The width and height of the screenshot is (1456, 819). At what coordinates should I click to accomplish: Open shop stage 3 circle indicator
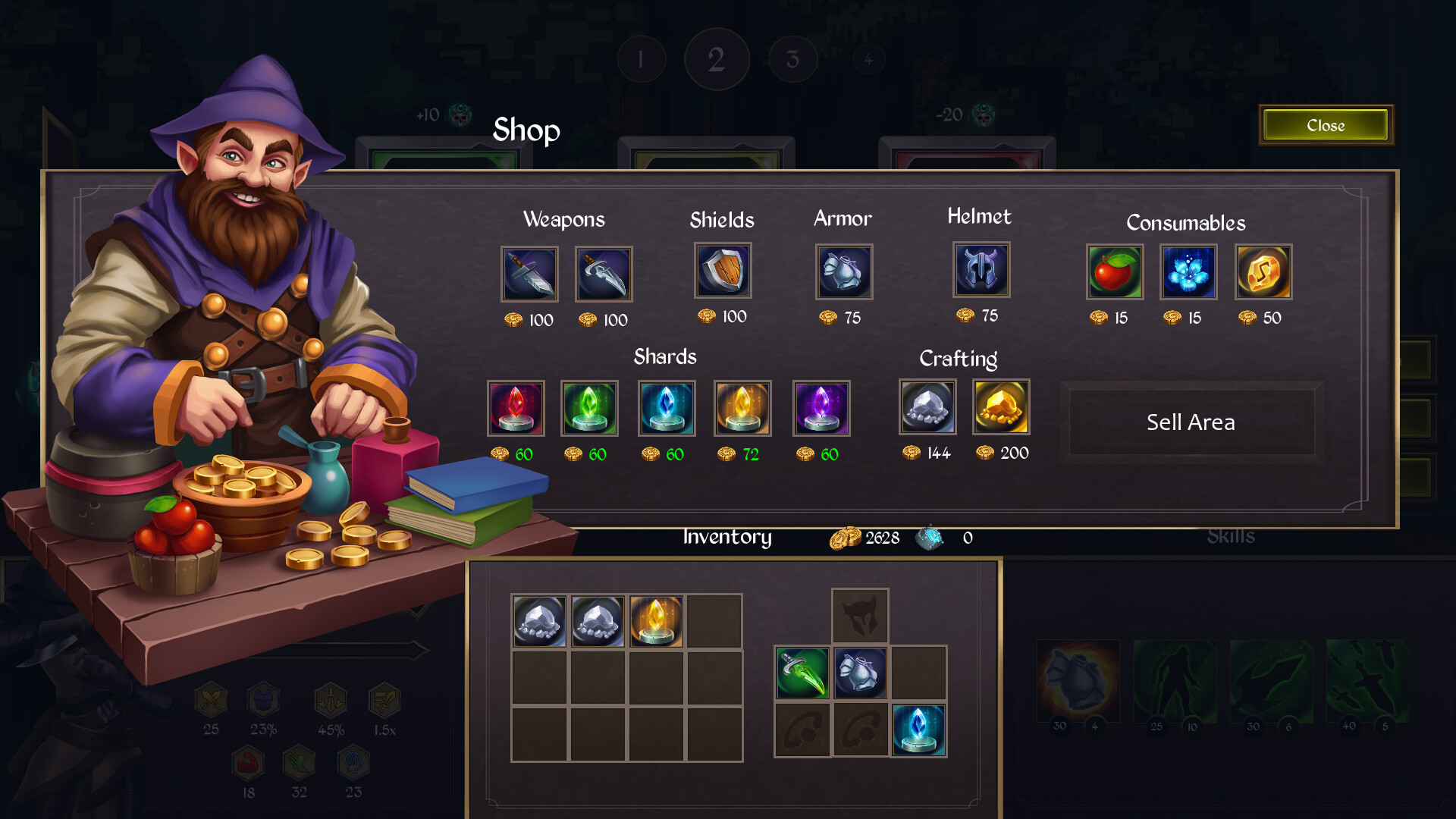tap(793, 58)
